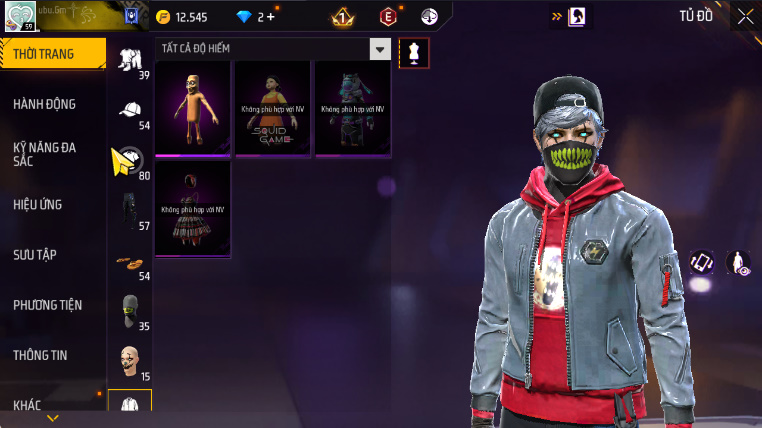Open the shoes subcategory
The height and width of the screenshot is (428, 762).
click(130, 261)
